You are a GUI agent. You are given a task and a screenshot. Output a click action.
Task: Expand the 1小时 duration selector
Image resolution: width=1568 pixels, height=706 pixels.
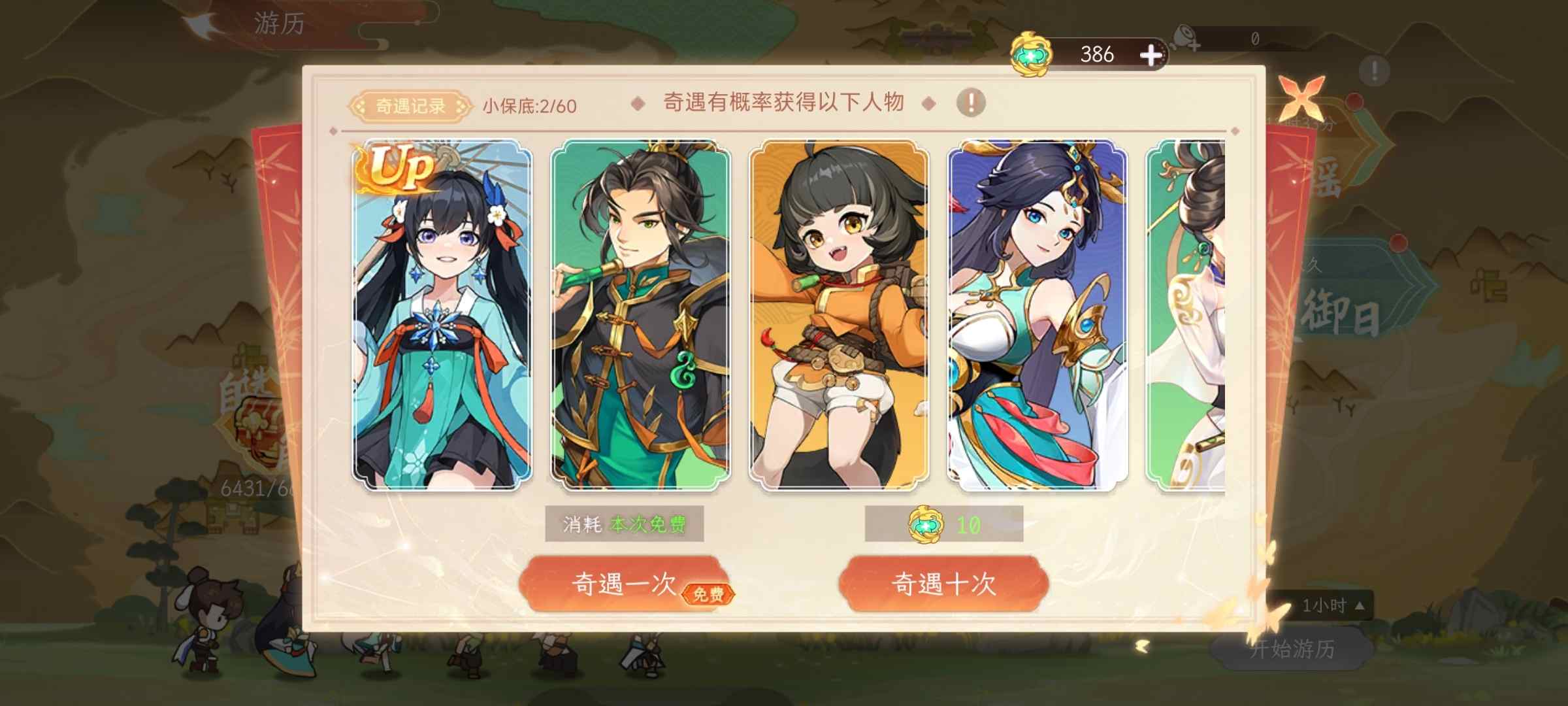pos(1334,605)
